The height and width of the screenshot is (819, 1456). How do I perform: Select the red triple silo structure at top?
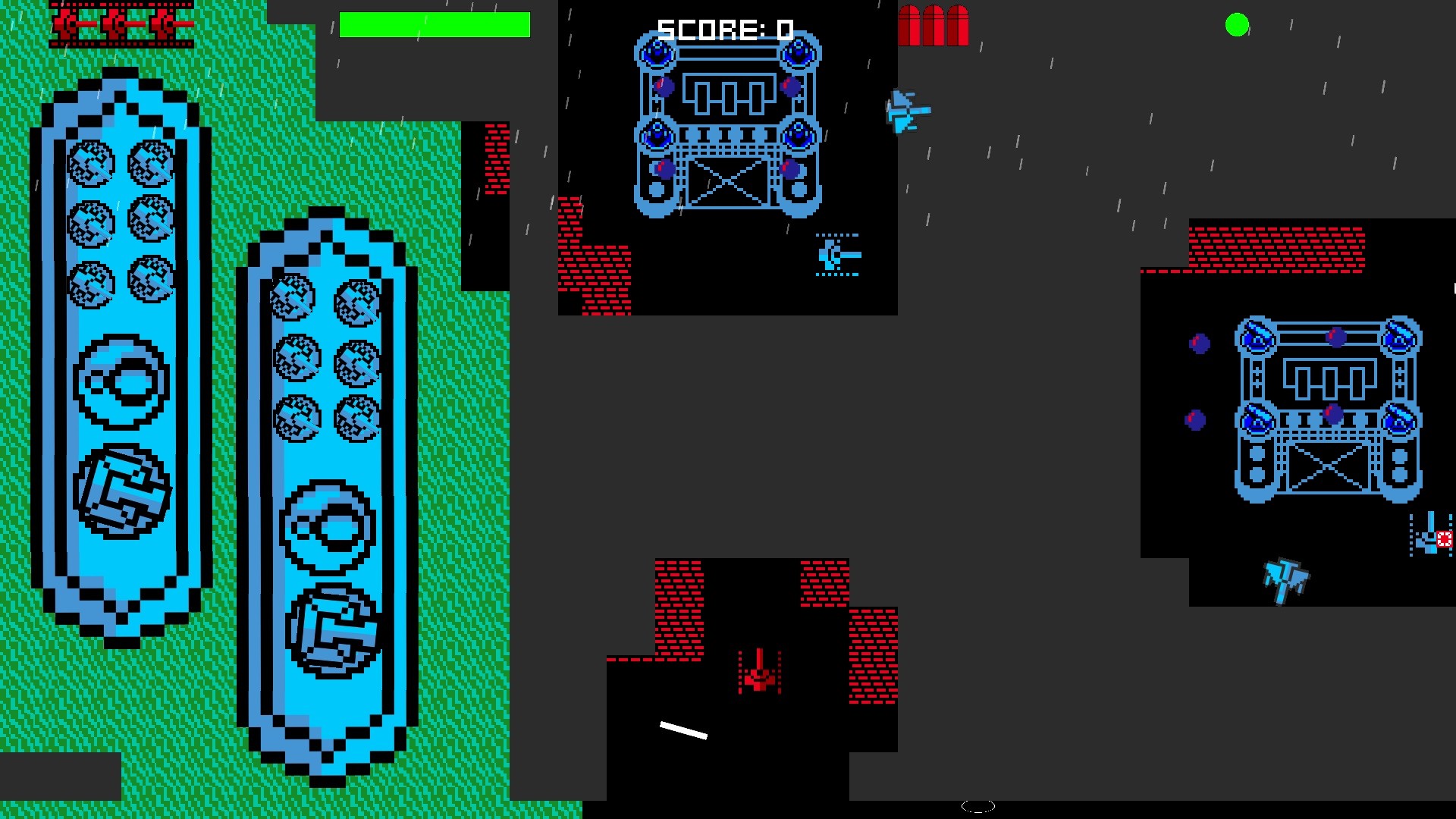click(935, 25)
